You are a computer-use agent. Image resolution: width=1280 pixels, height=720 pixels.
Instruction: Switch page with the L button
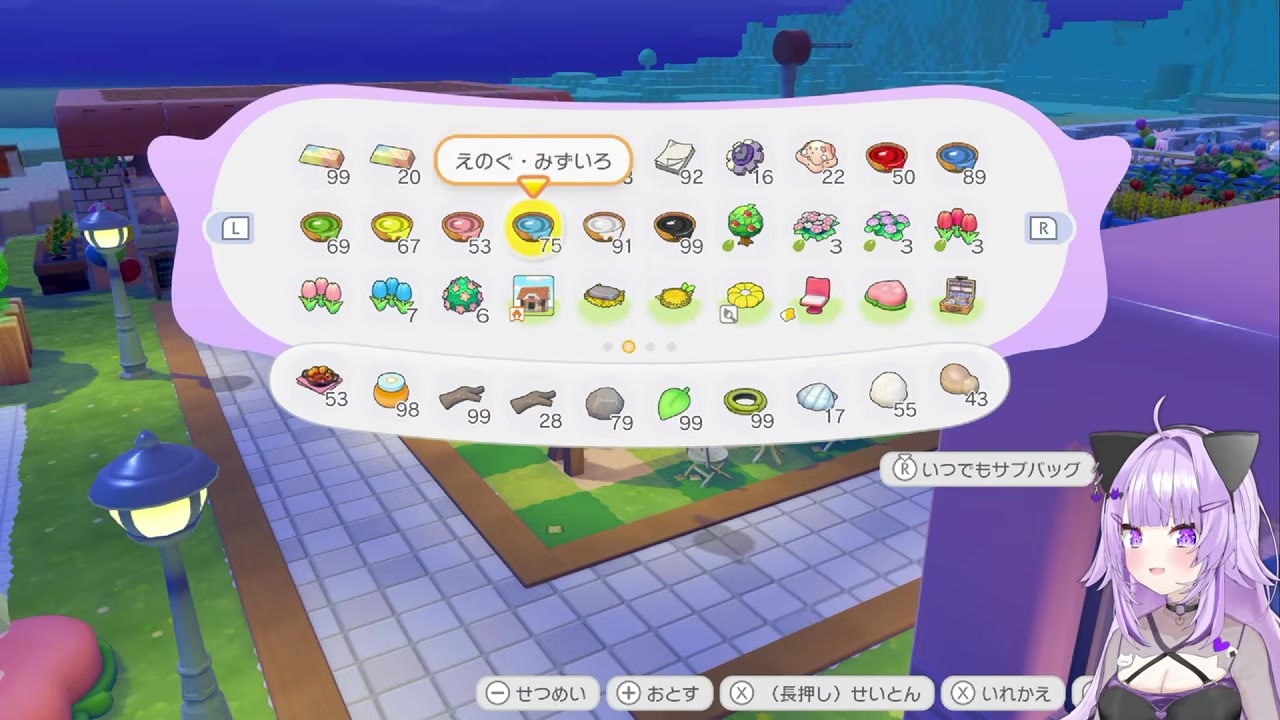click(x=235, y=228)
